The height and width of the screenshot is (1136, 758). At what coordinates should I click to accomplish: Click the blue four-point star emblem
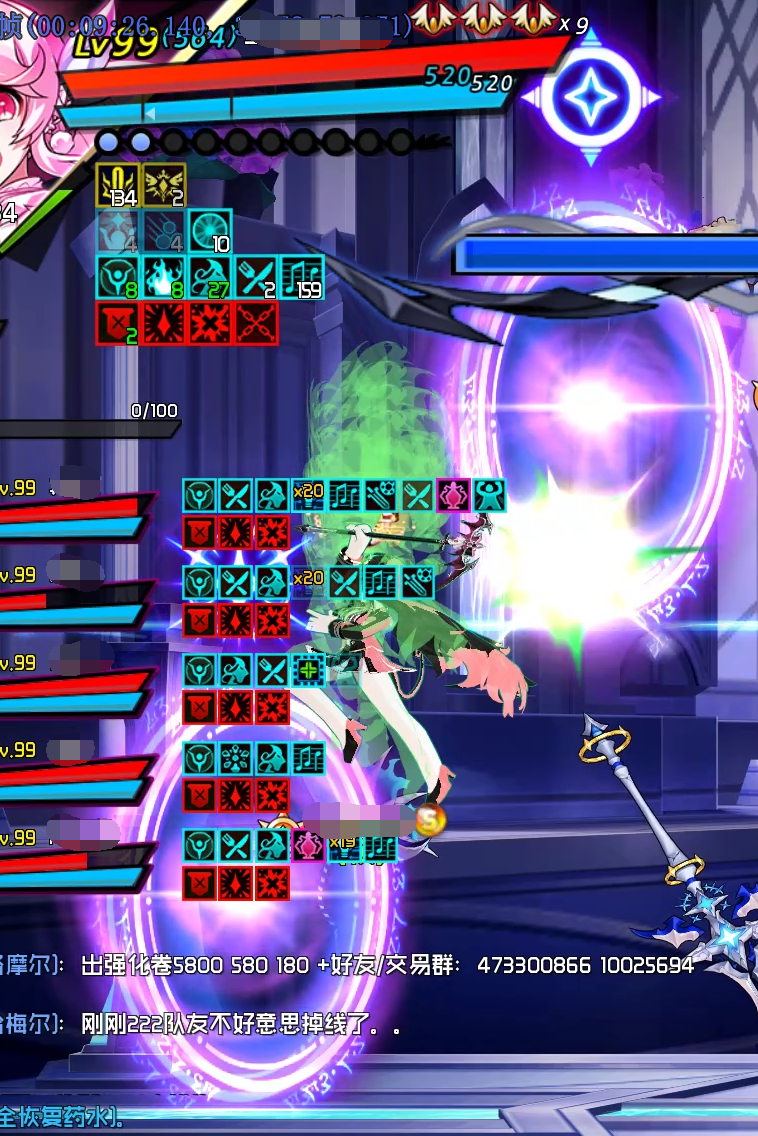click(590, 97)
